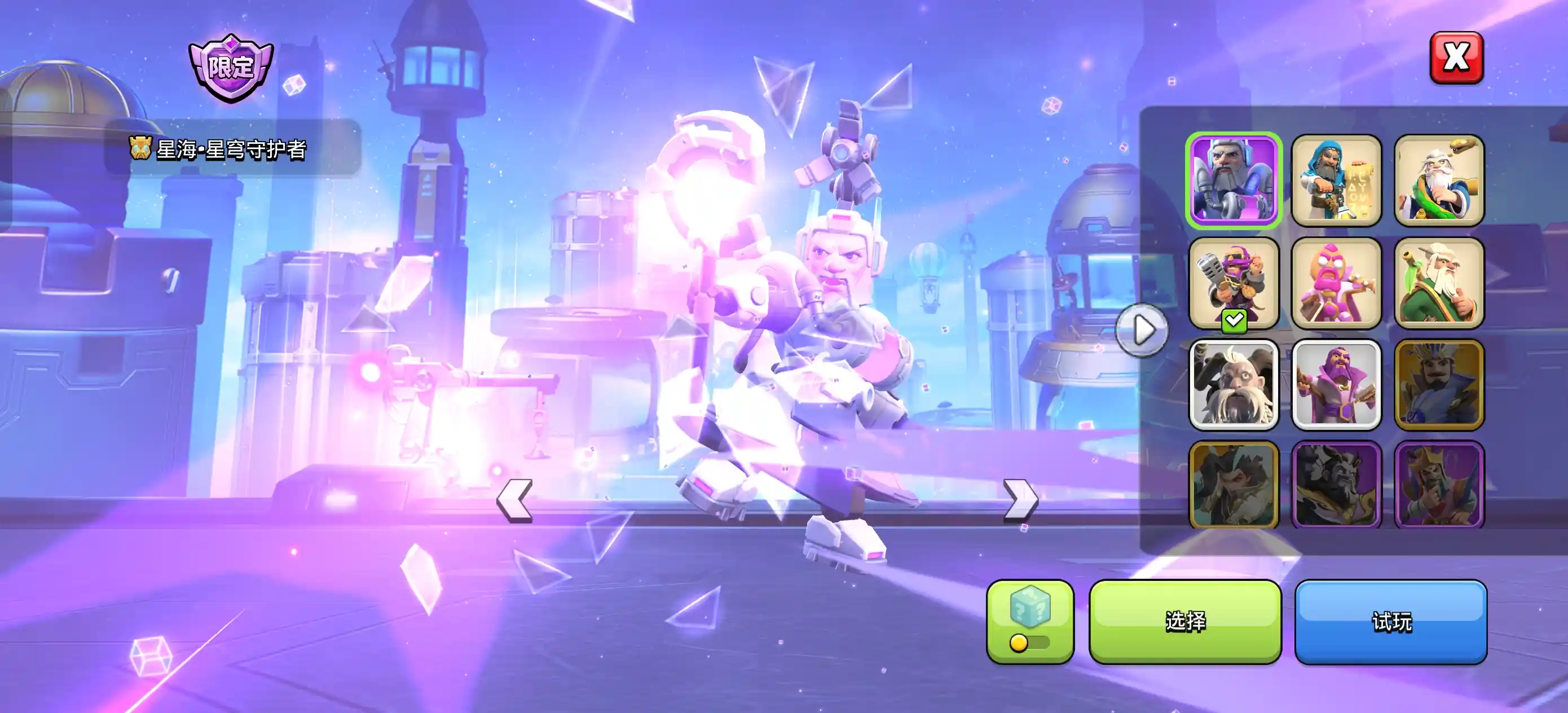Pick the green-robed warden skin
Image resolution: width=1568 pixels, height=713 pixels.
pyautogui.click(x=1439, y=283)
